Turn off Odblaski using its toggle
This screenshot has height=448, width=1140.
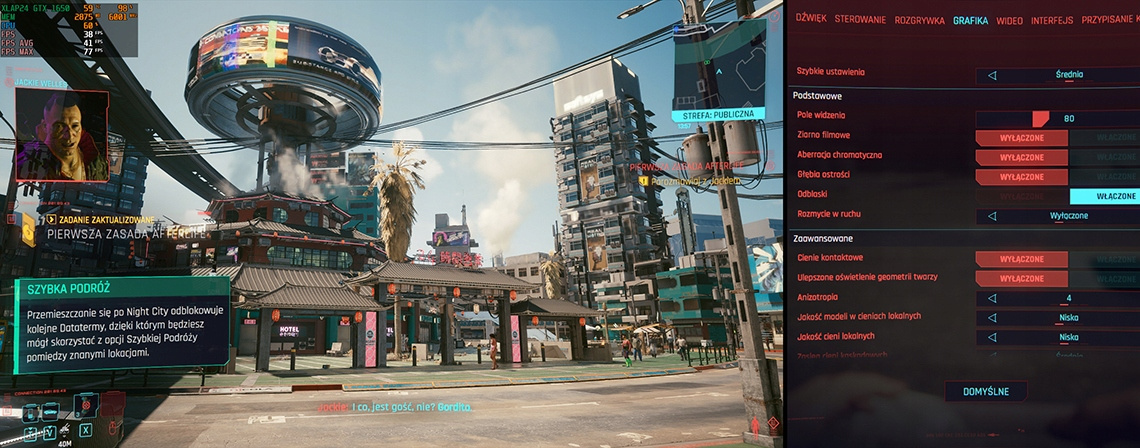(x=1104, y=196)
